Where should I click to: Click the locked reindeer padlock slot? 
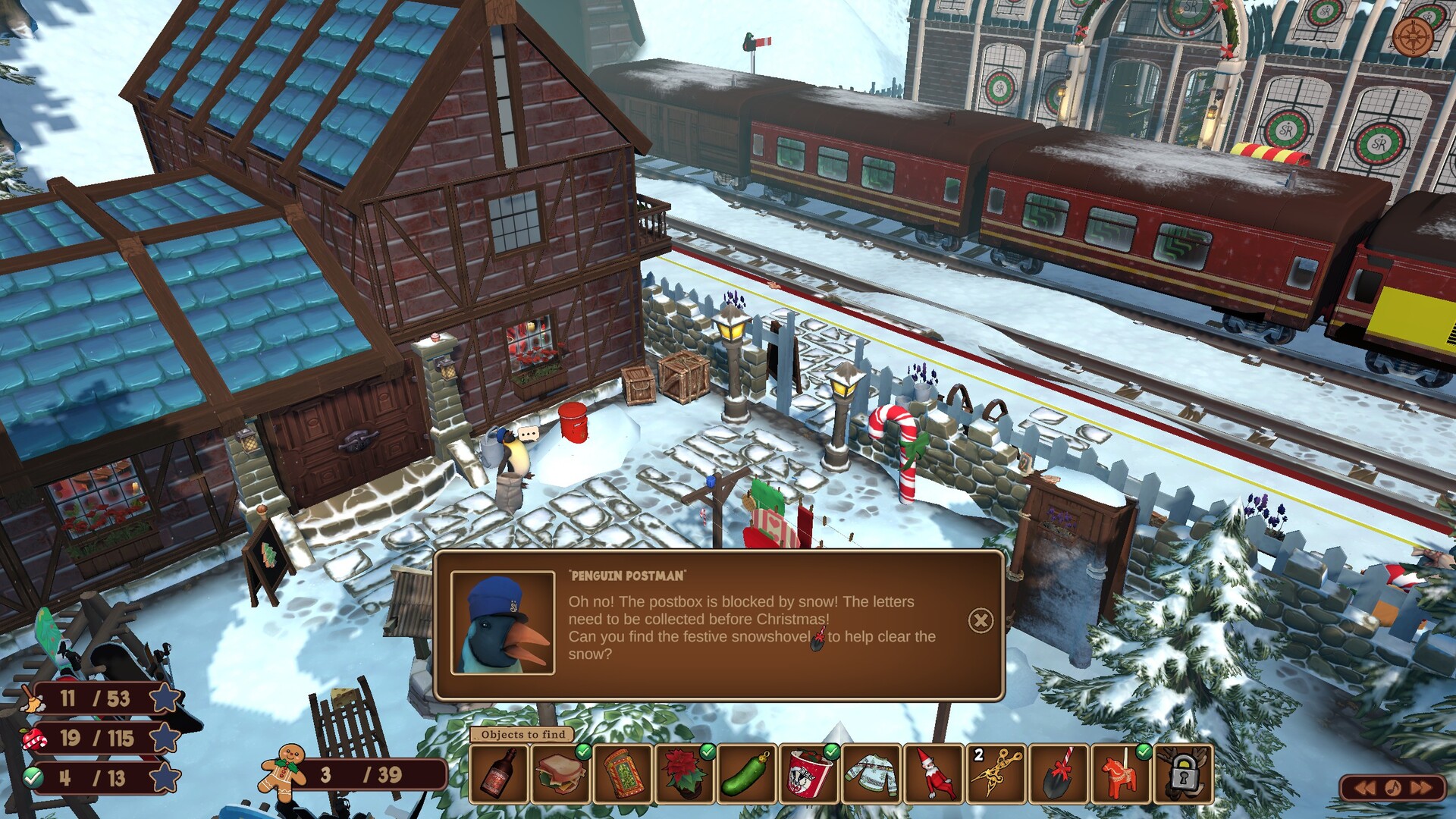1183,773
